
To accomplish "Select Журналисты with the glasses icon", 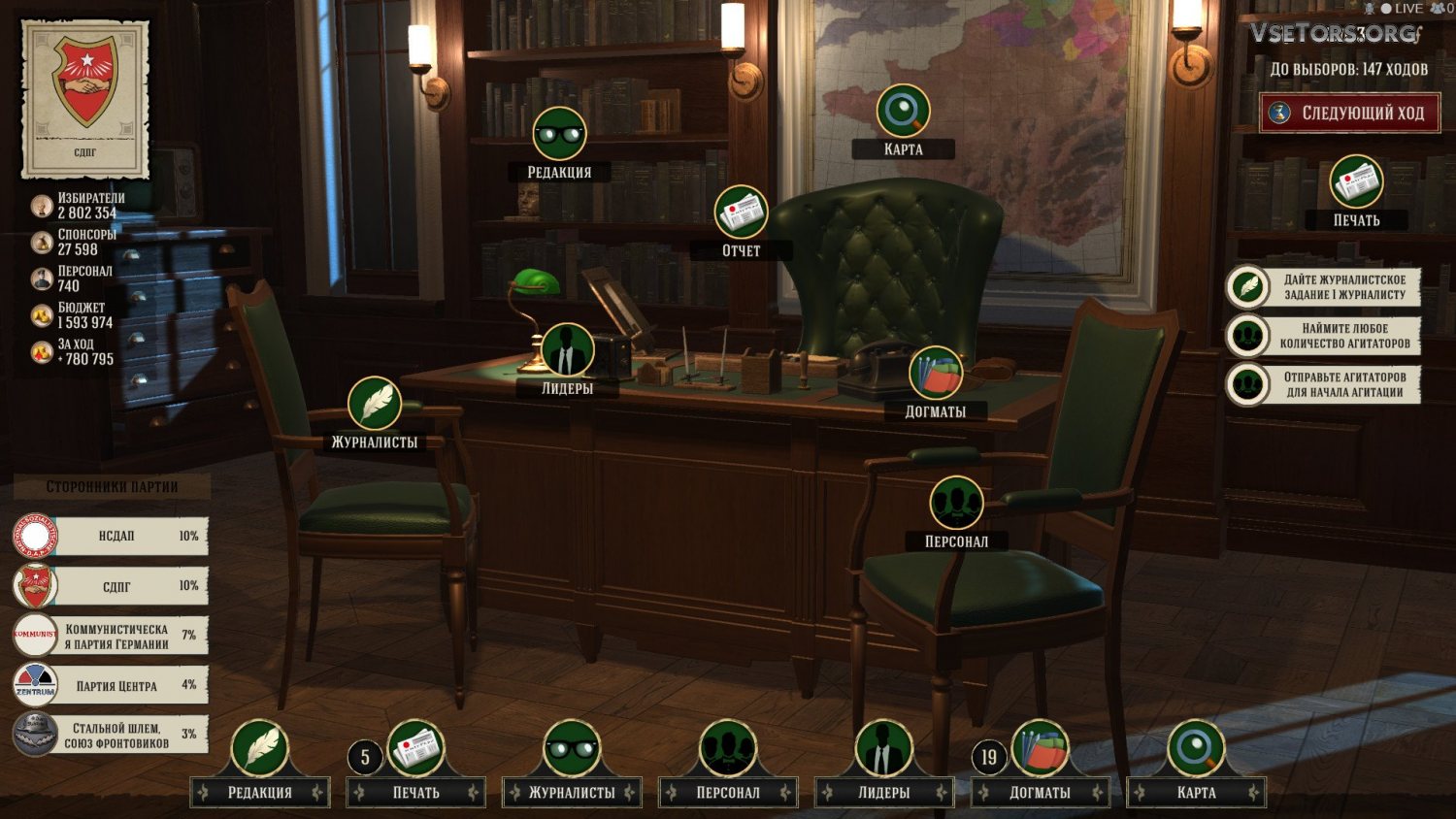I will [x=572, y=749].
